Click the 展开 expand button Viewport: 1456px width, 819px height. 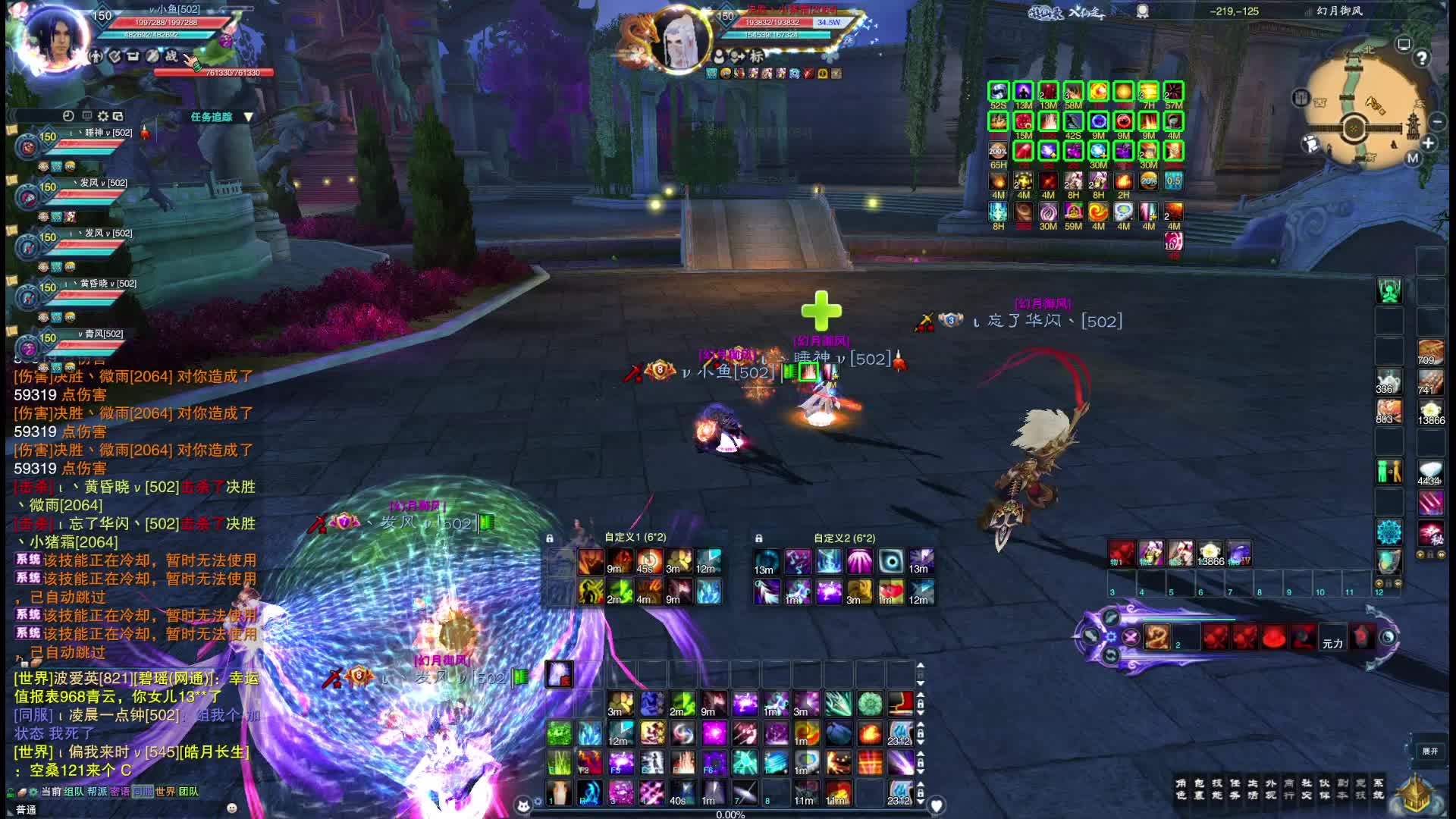click(1430, 752)
